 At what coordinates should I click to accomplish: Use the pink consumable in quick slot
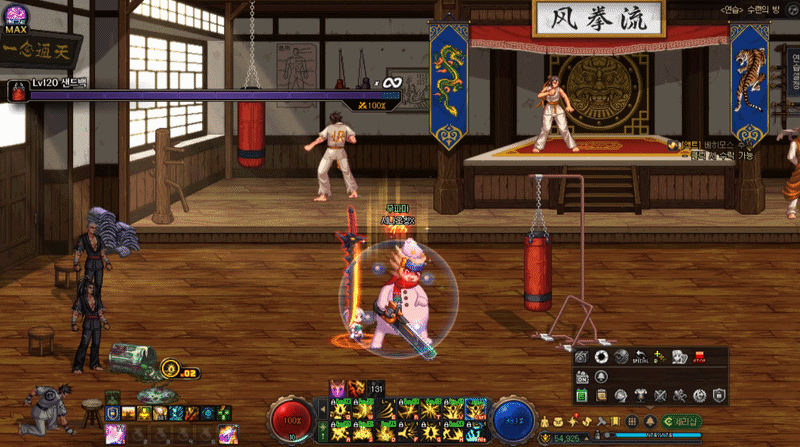(x=115, y=433)
